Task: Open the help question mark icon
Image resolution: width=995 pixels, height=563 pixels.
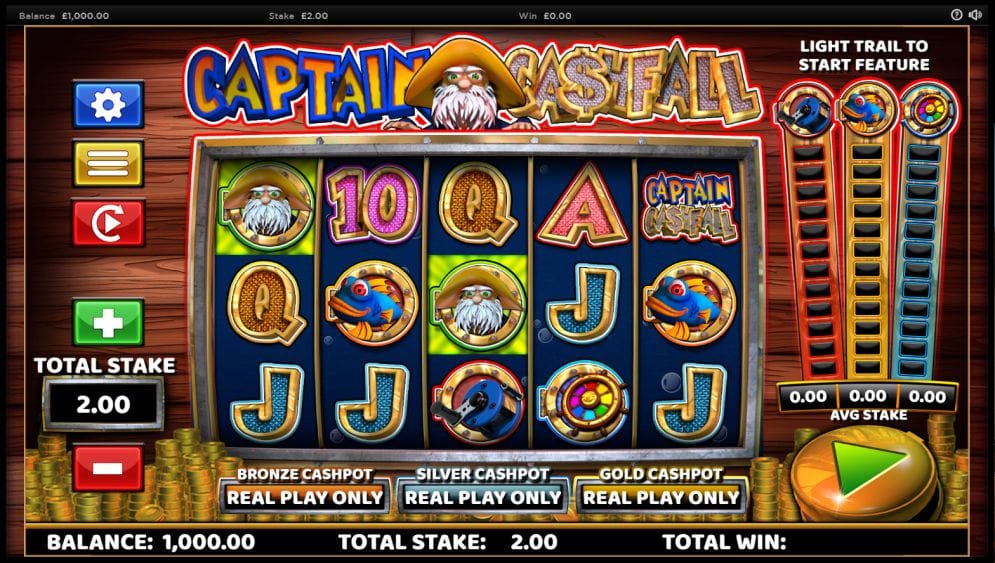Action: tap(956, 15)
